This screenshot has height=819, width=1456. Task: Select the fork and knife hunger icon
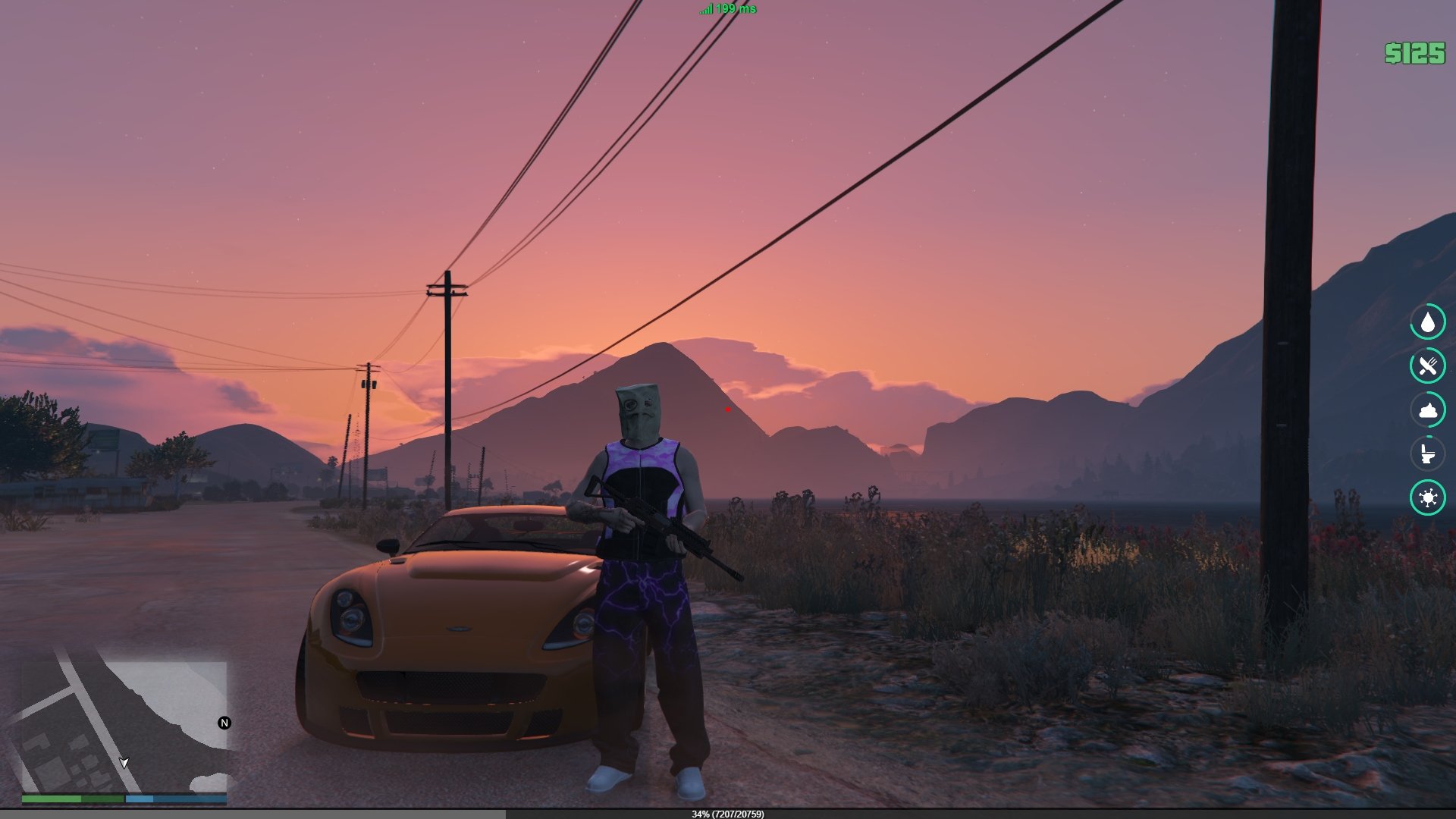tap(1428, 366)
